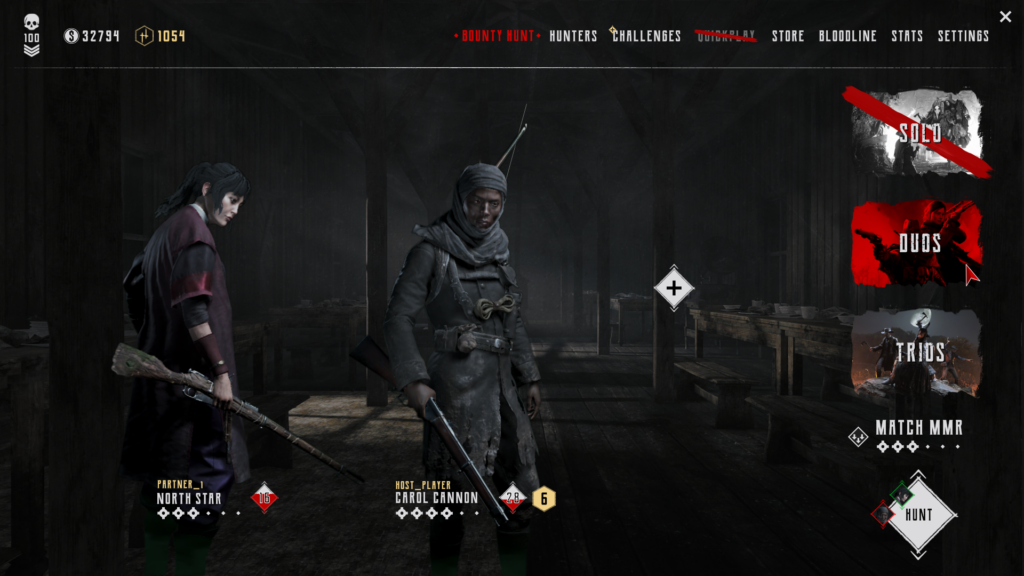1024x576 pixels.
Task: Open the Bloodline tab
Action: click(x=847, y=36)
